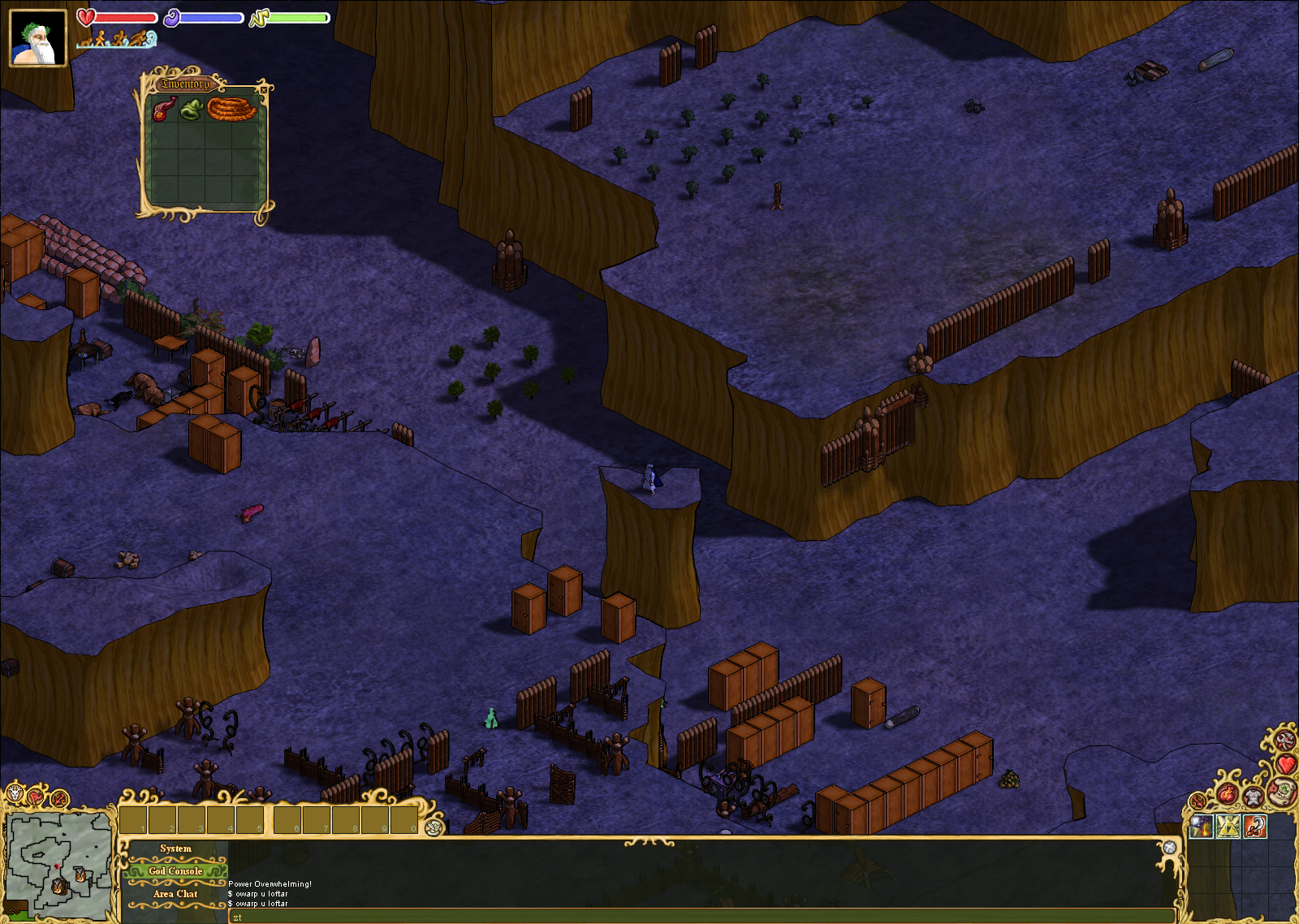This screenshot has width=1299, height=924.
Task: Select the red intestine item in inventory
Action: coord(164,109)
